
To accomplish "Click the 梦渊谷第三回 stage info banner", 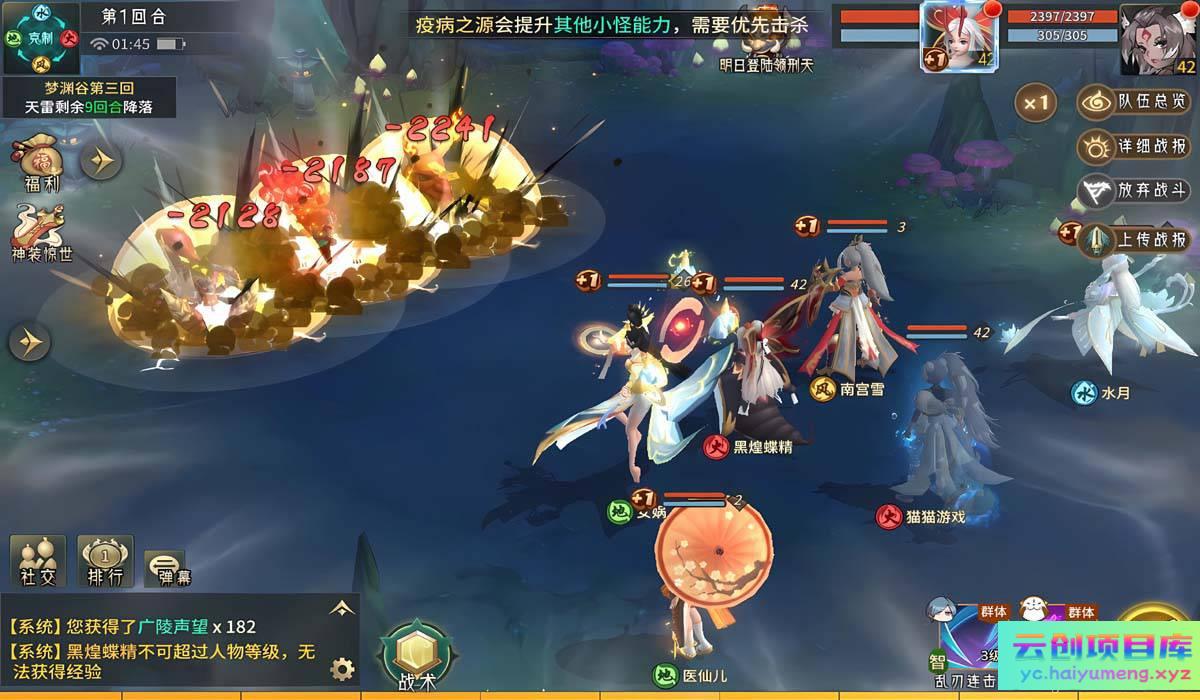I will pos(88,97).
